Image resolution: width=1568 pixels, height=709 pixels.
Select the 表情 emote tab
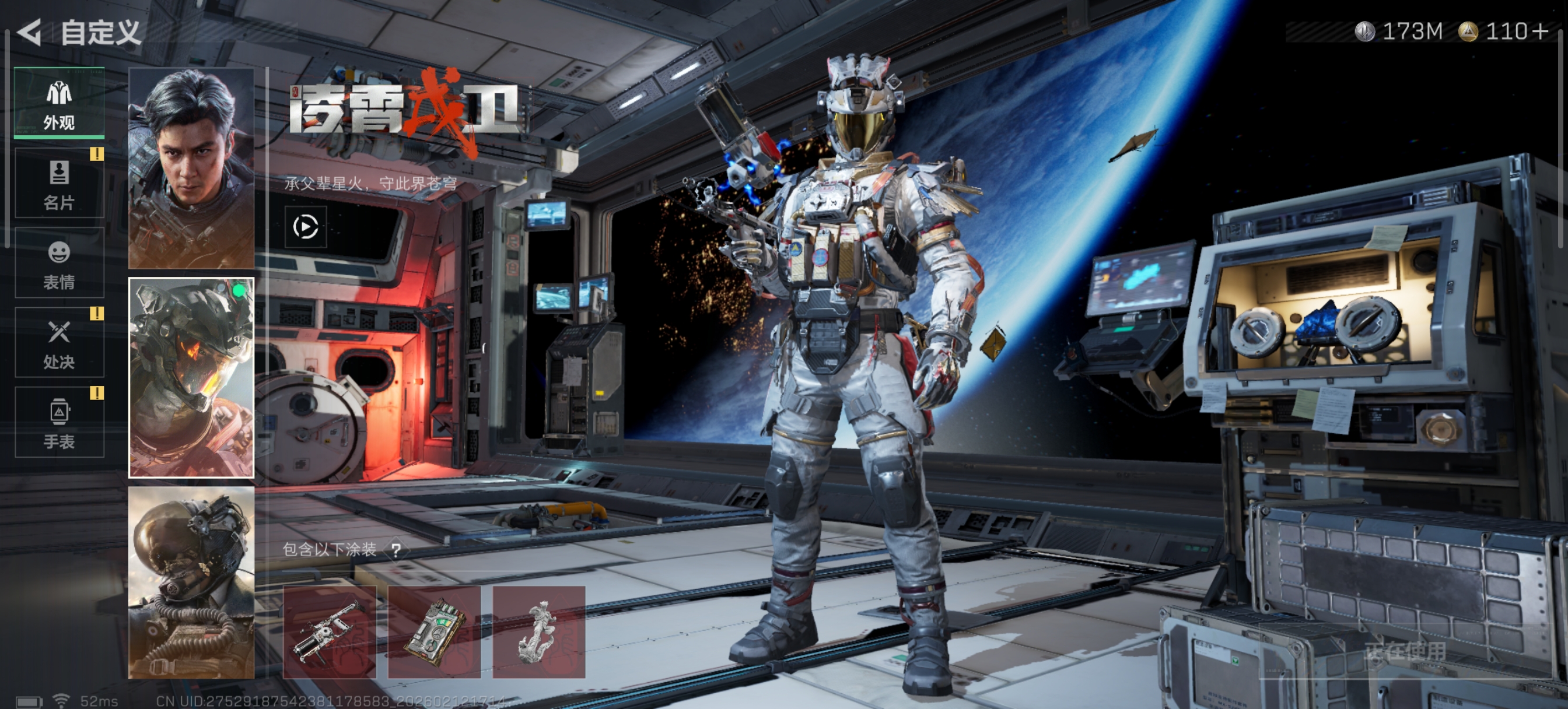click(x=59, y=264)
